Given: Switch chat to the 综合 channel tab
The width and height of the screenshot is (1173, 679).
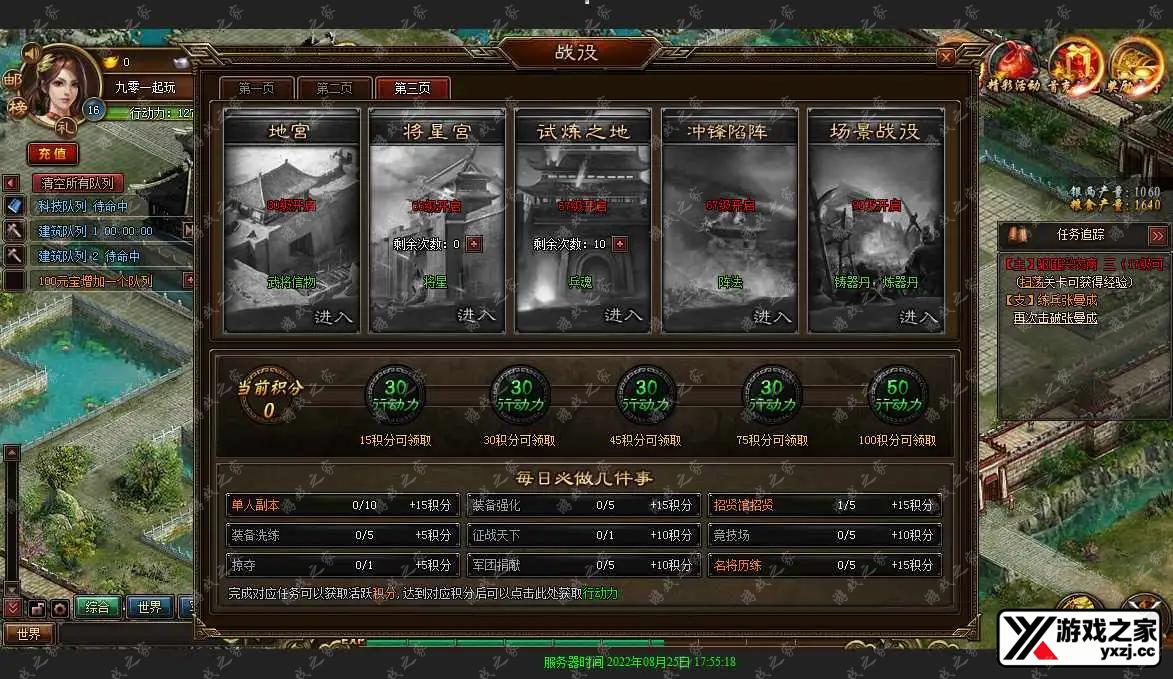Looking at the screenshot, I should click(x=97, y=607).
